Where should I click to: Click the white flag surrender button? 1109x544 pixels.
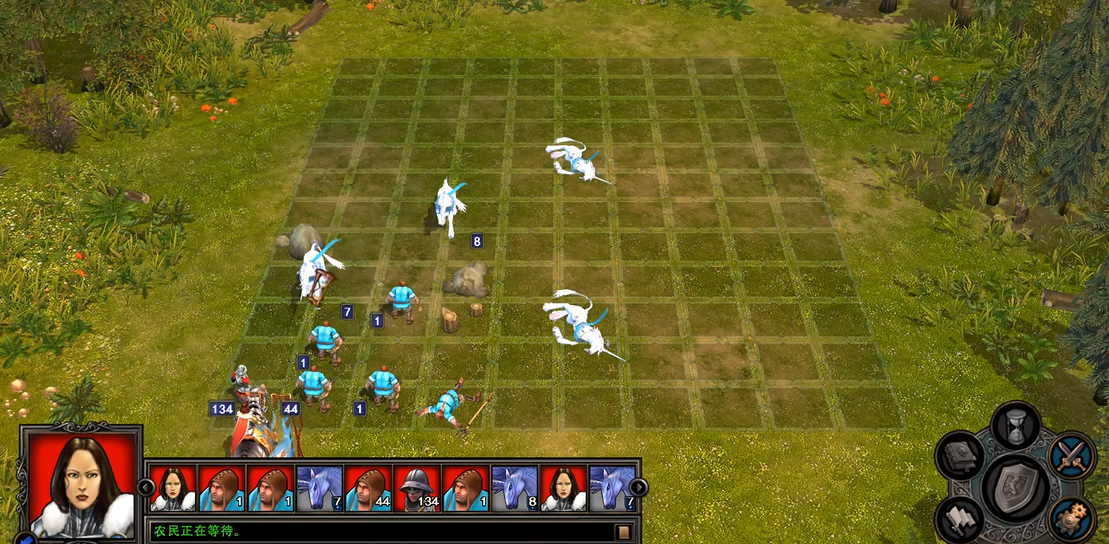click(960, 519)
